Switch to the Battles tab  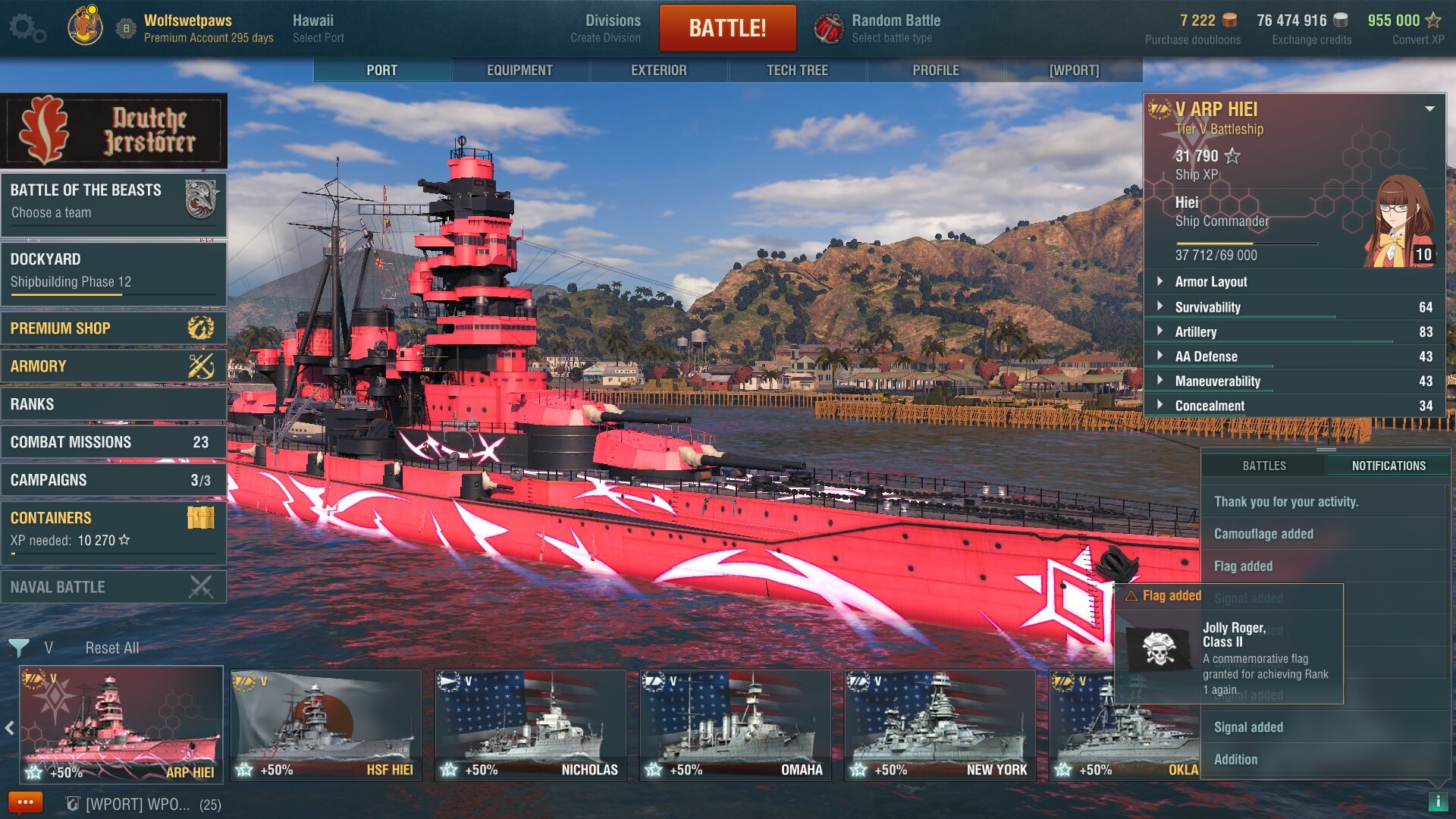tap(1263, 466)
